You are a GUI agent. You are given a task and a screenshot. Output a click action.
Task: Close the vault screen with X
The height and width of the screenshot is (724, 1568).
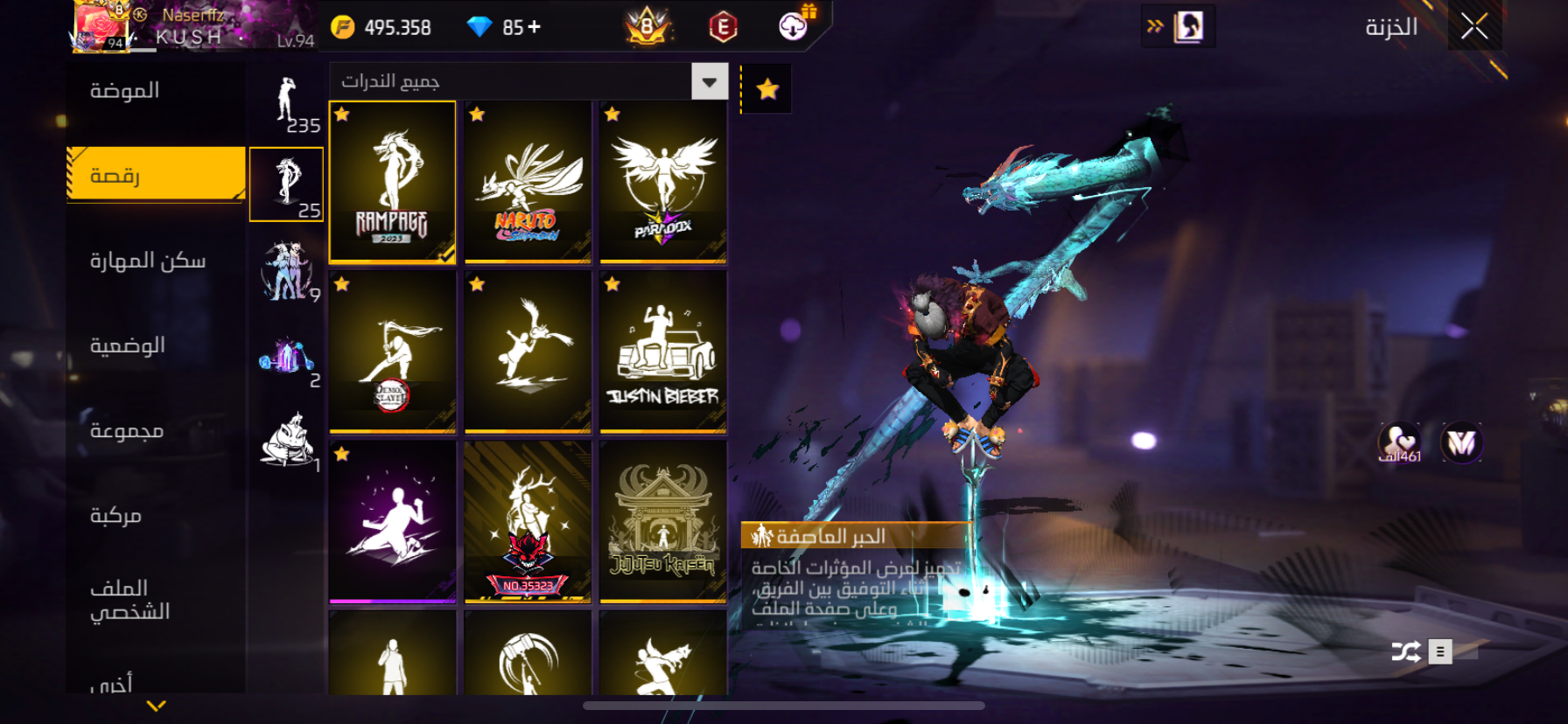pos(1474,27)
